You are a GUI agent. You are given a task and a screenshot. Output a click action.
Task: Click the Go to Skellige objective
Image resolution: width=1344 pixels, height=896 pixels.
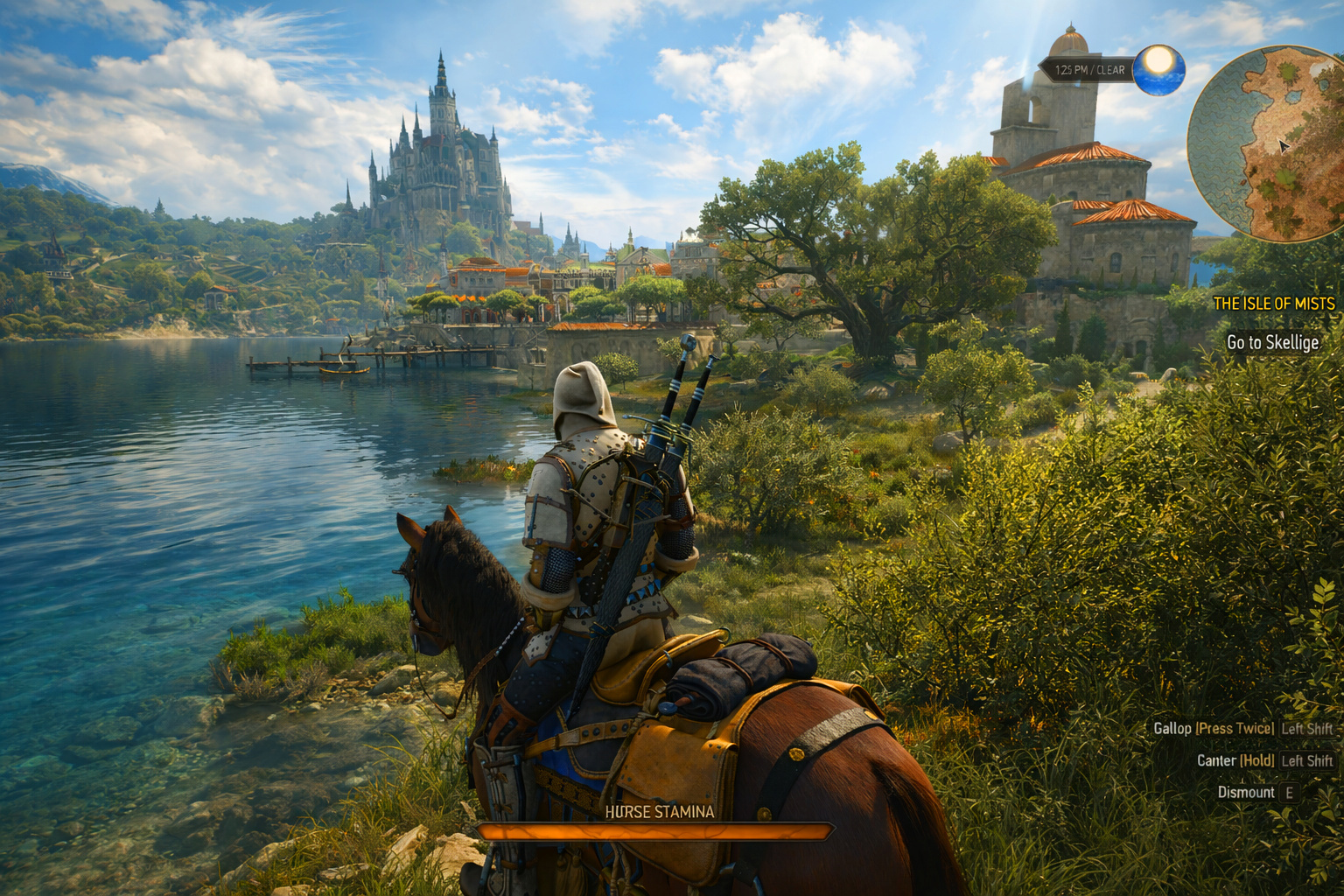1272,343
